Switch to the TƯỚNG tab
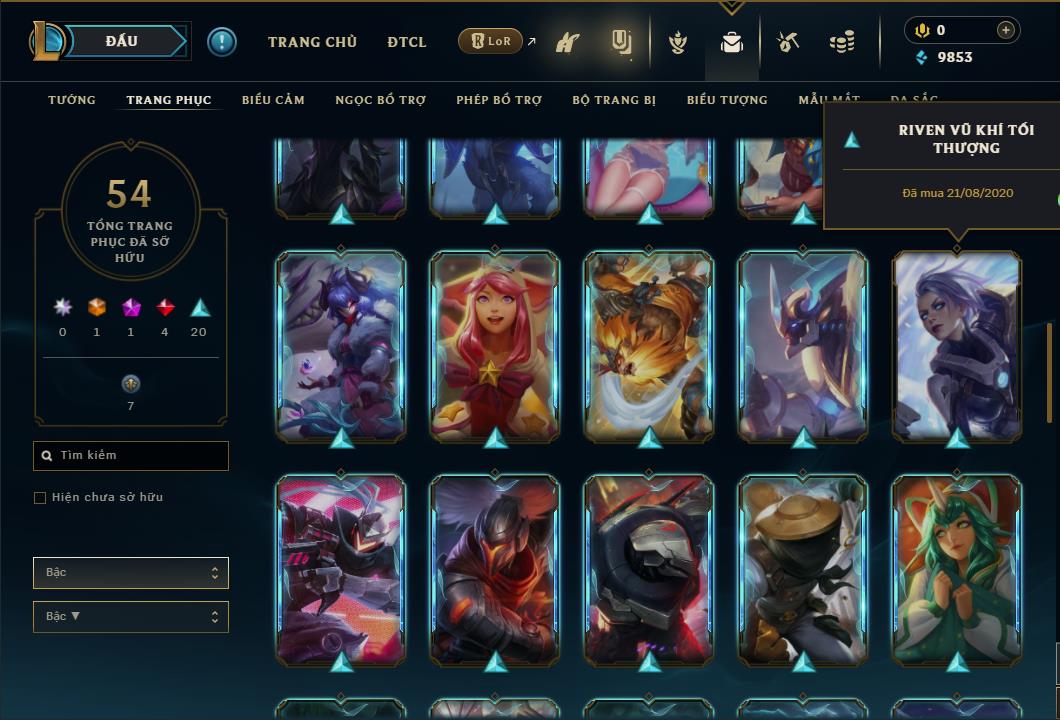The width and height of the screenshot is (1060, 720). [72, 100]
